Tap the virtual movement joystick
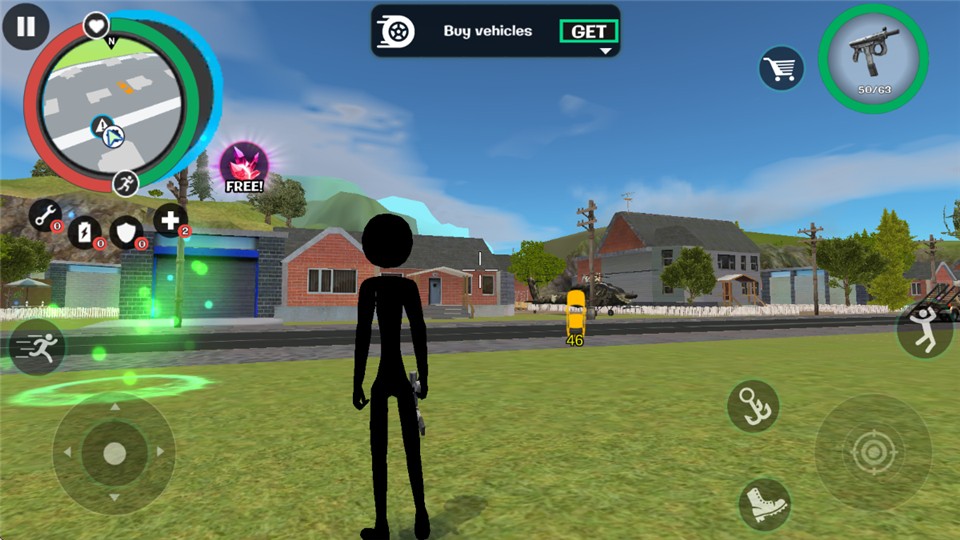The height and width of the screenshot is (540, 960). click(114, 453)
